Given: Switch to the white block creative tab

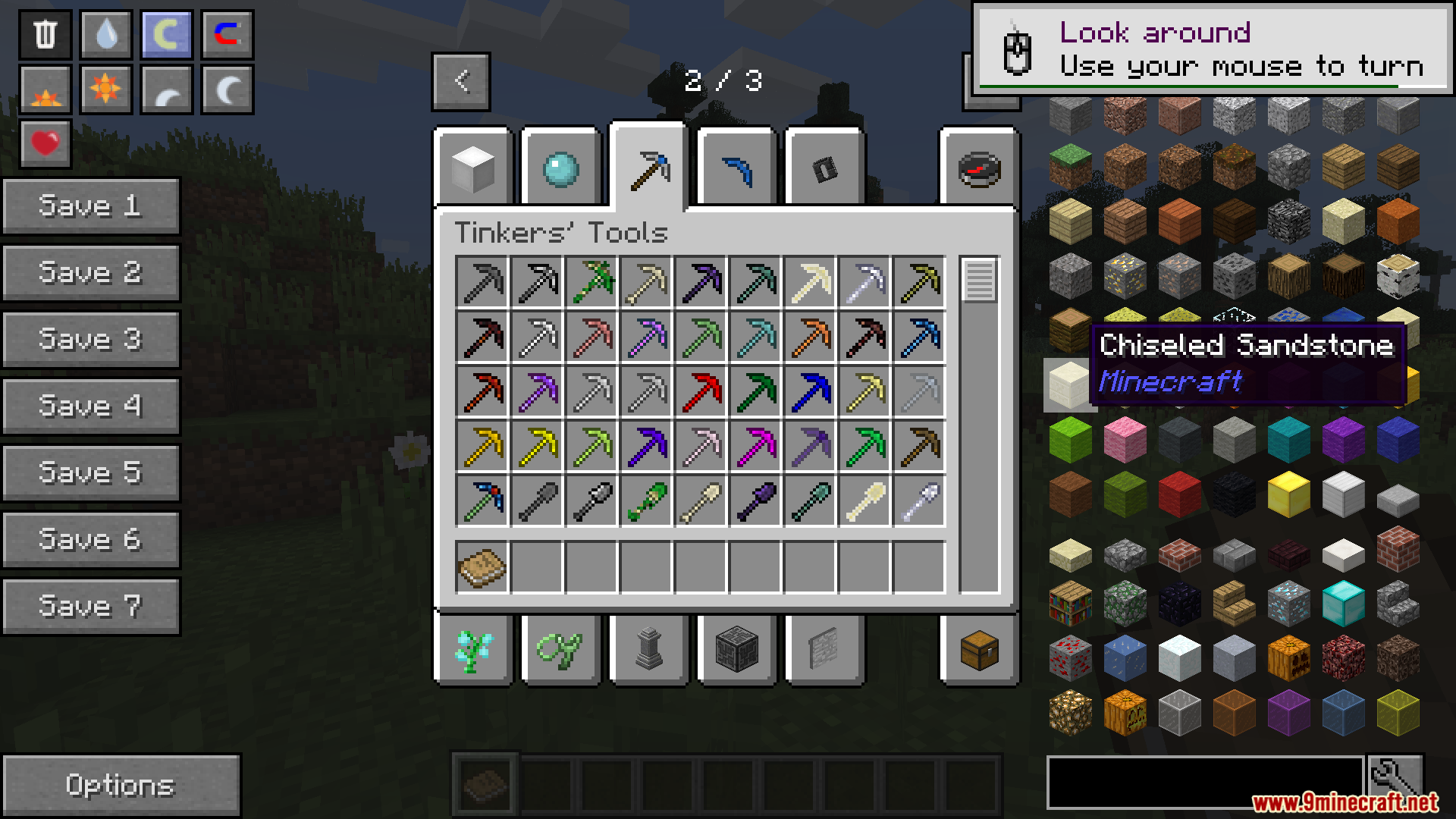Looking at the screenshot, I should [x=473, y=168].
